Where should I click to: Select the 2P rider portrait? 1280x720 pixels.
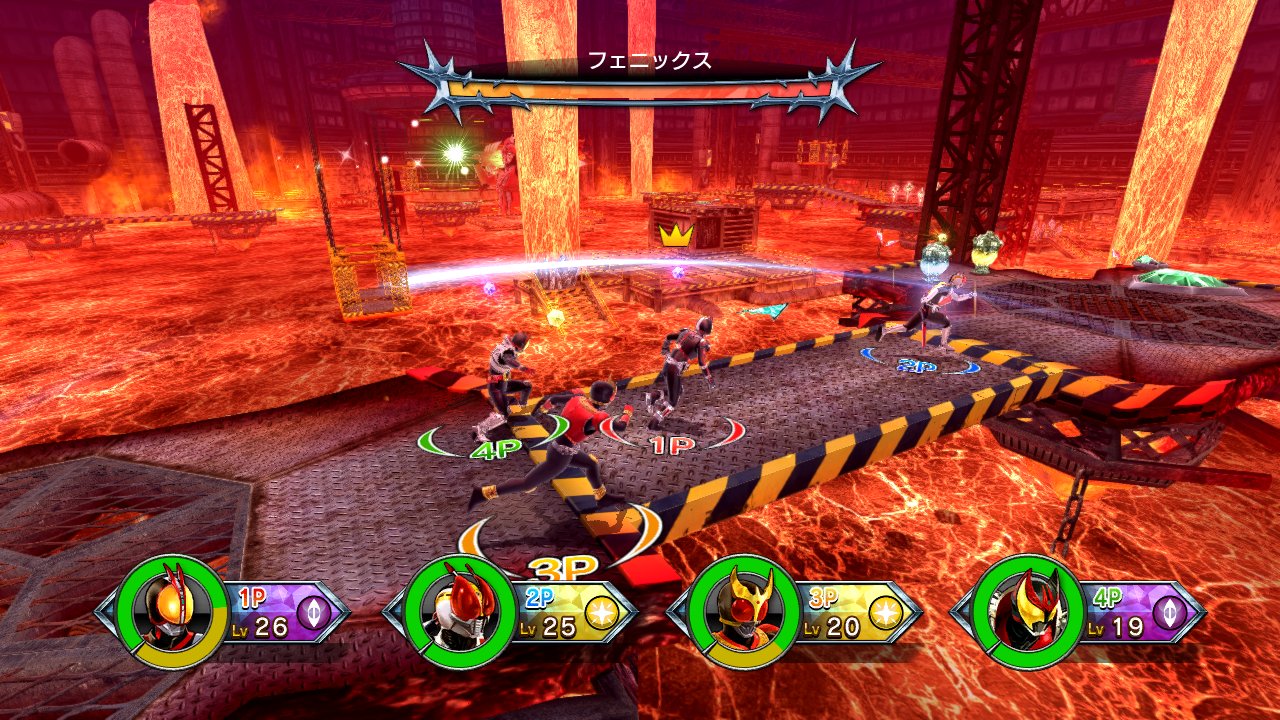pos(463,610)
